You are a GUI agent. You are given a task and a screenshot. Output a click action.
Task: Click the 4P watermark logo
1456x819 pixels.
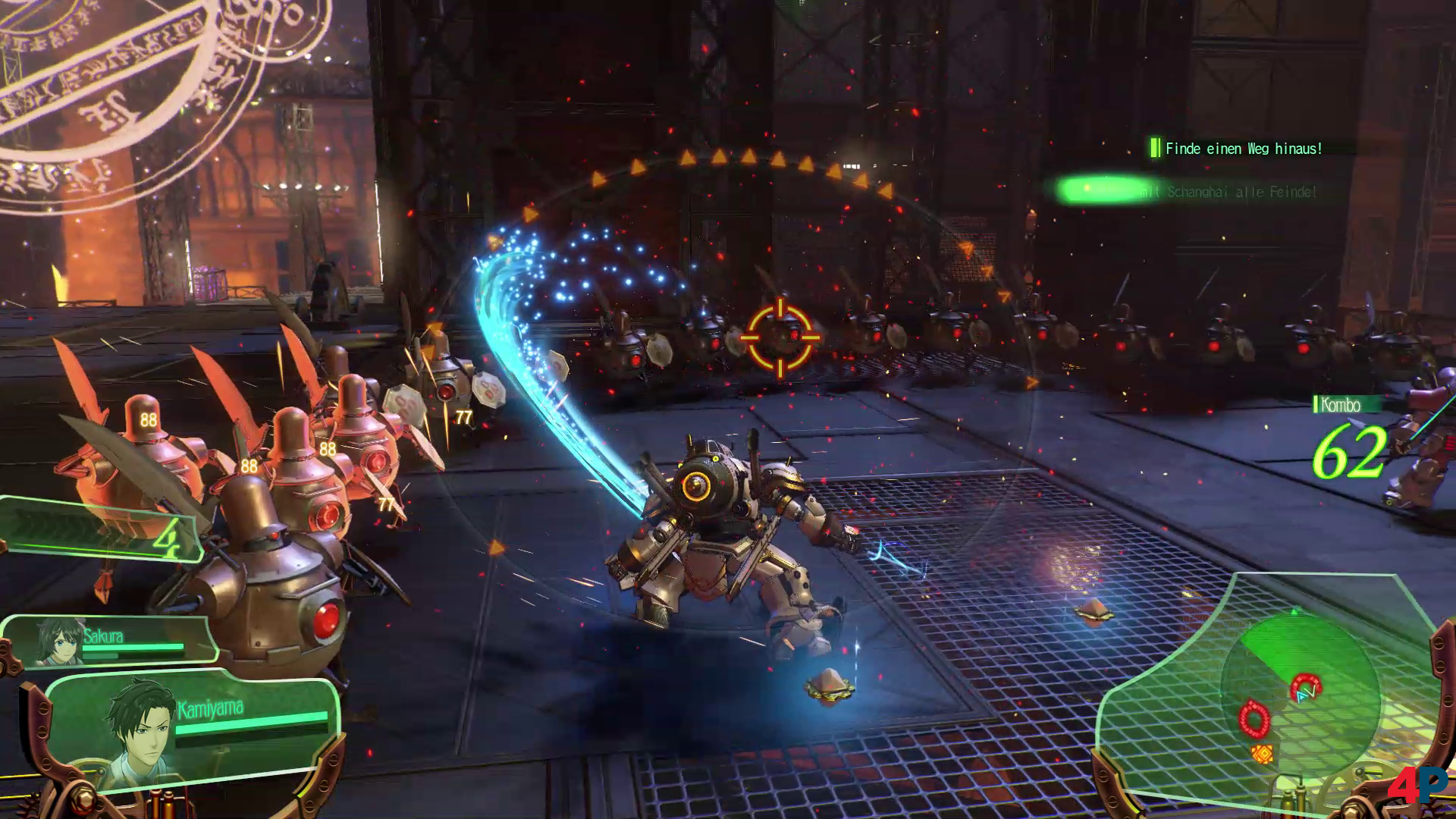[1417, 784]
